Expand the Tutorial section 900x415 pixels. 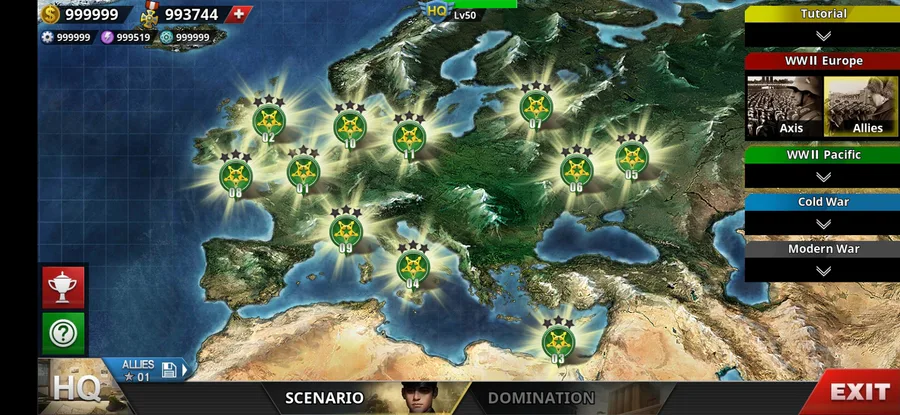click(823, 35)
